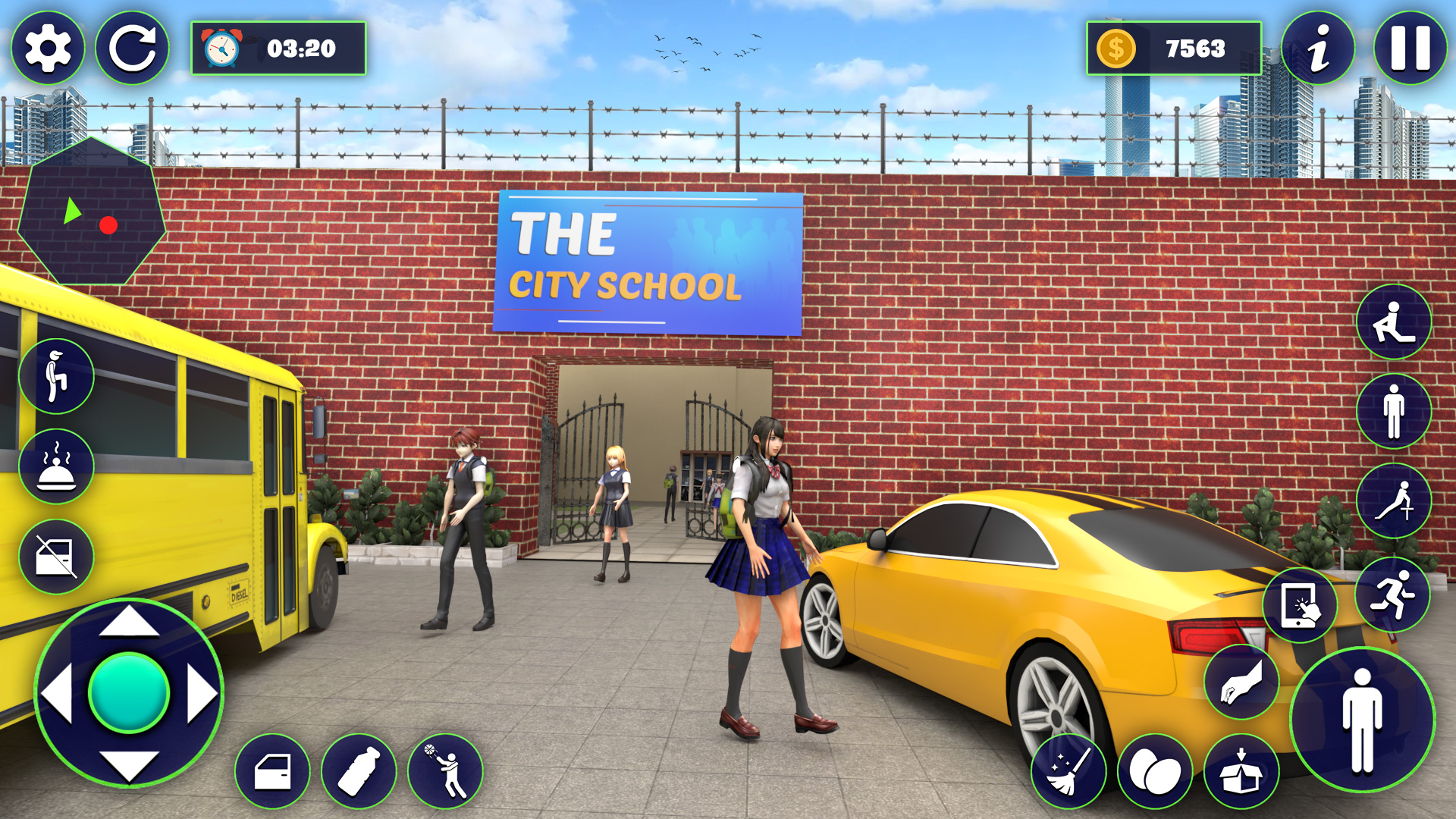Tap the coin balance display
The width and height of the screenshot is (1456, 819).
(1173, 49)
